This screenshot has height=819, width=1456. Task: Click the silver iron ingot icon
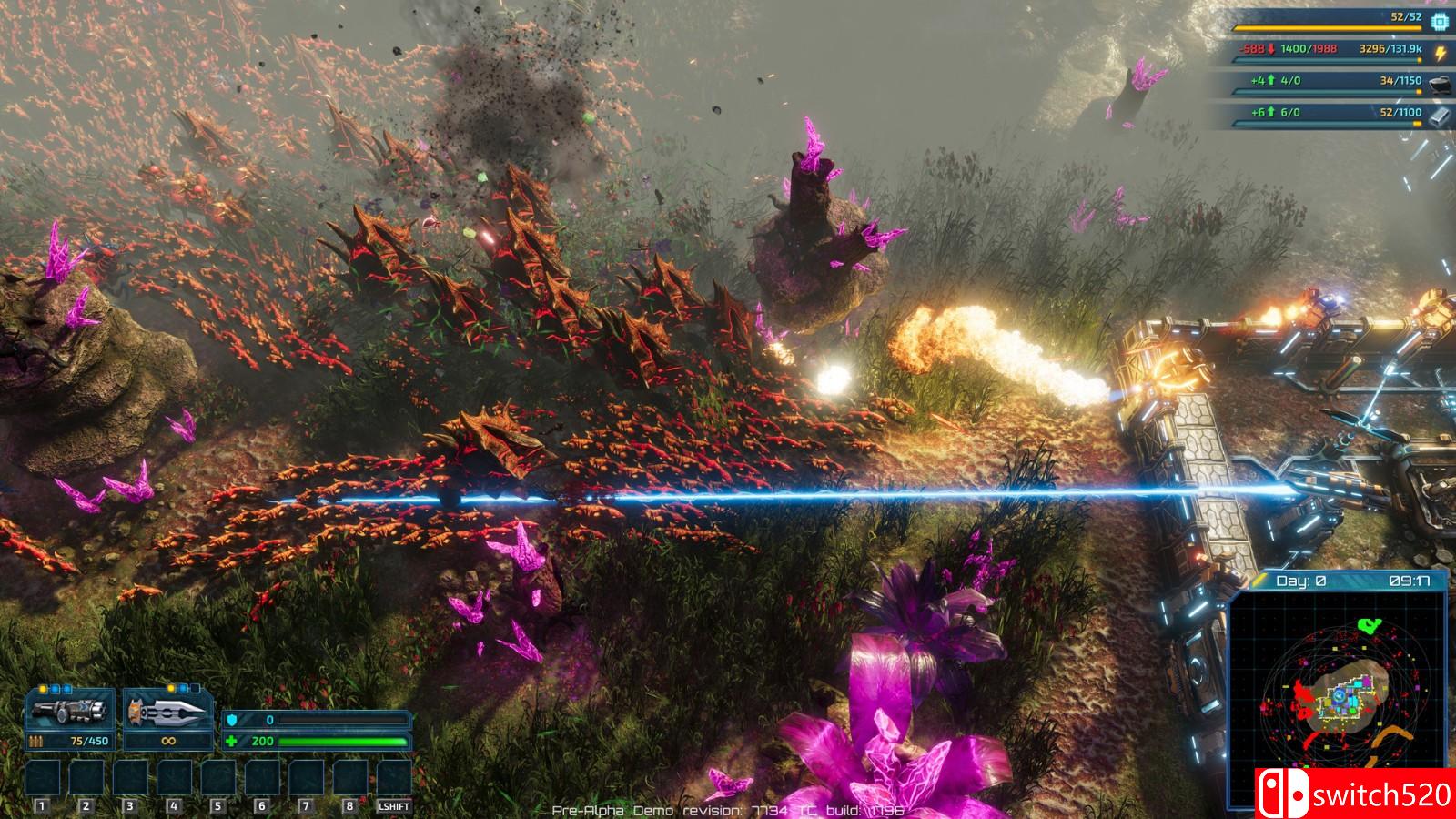pos(1440,116)
